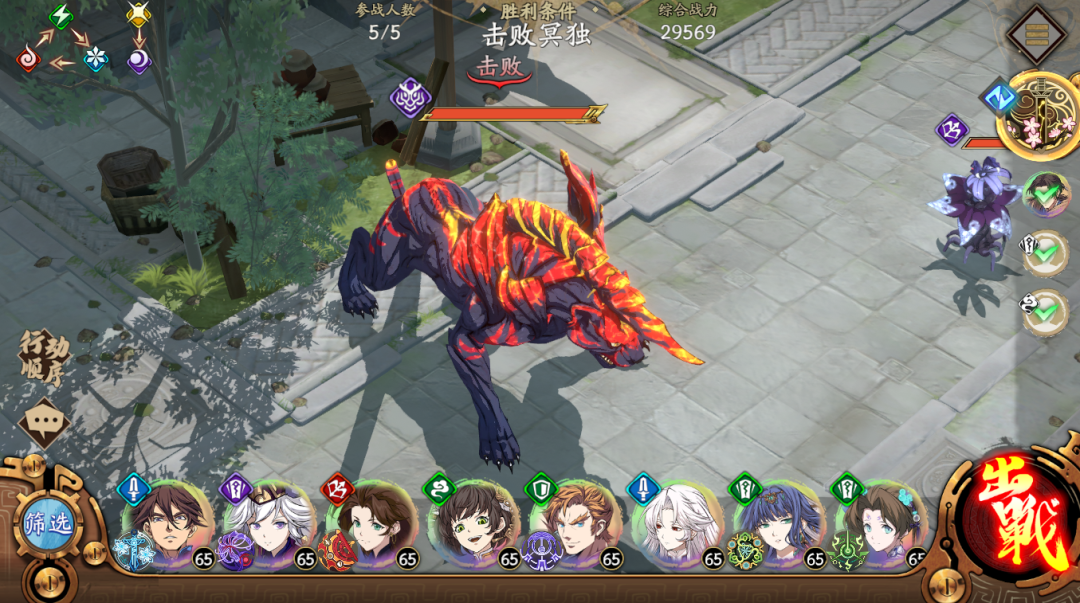The width and height of the screenshot is (1080, 603).
Task: Select the grinning green-eyed hero portrait
Action: pos(472,525)
